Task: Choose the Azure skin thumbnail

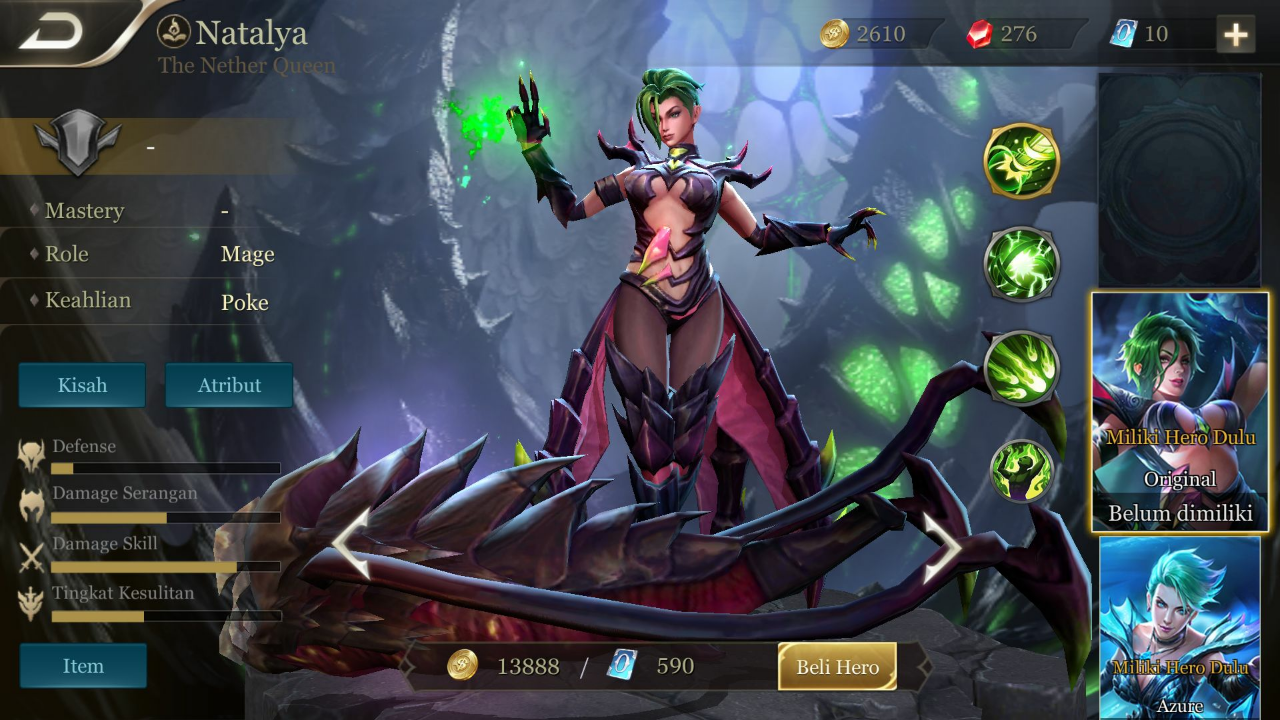Action: tap(1180, 626)
